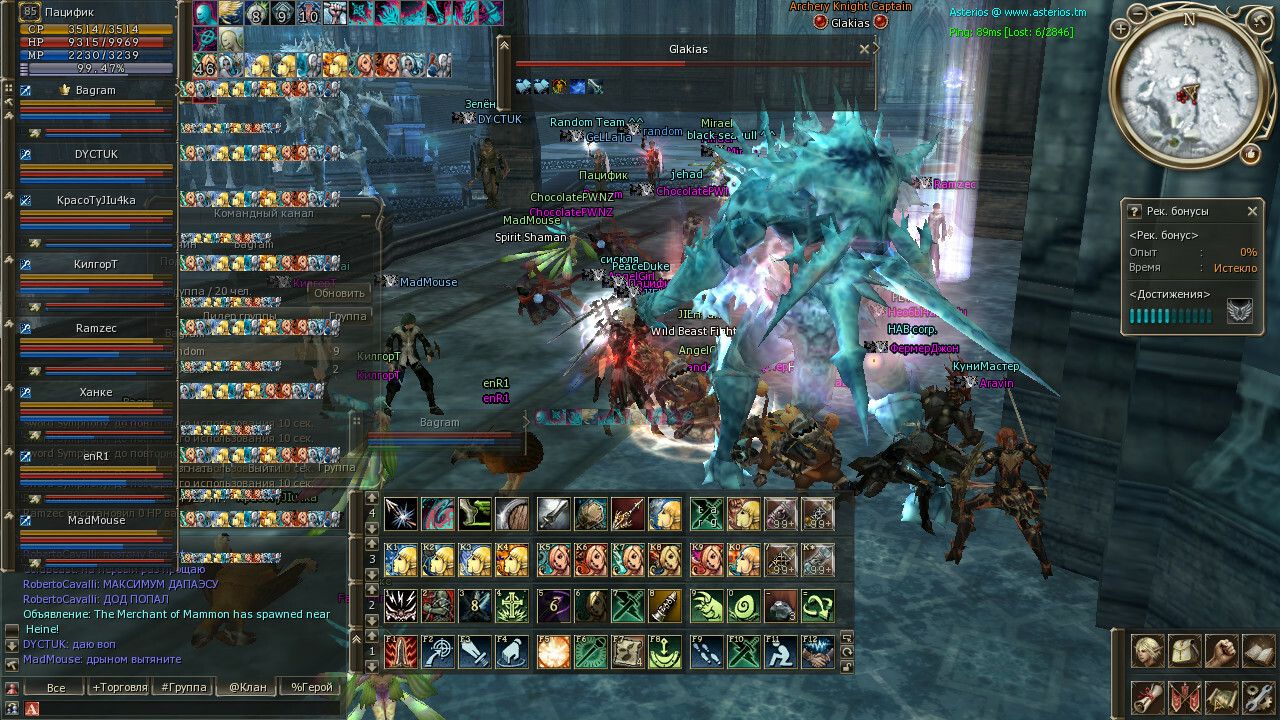Select Ramzec in the party frame
1280x720 pixels.
(96, 328)
